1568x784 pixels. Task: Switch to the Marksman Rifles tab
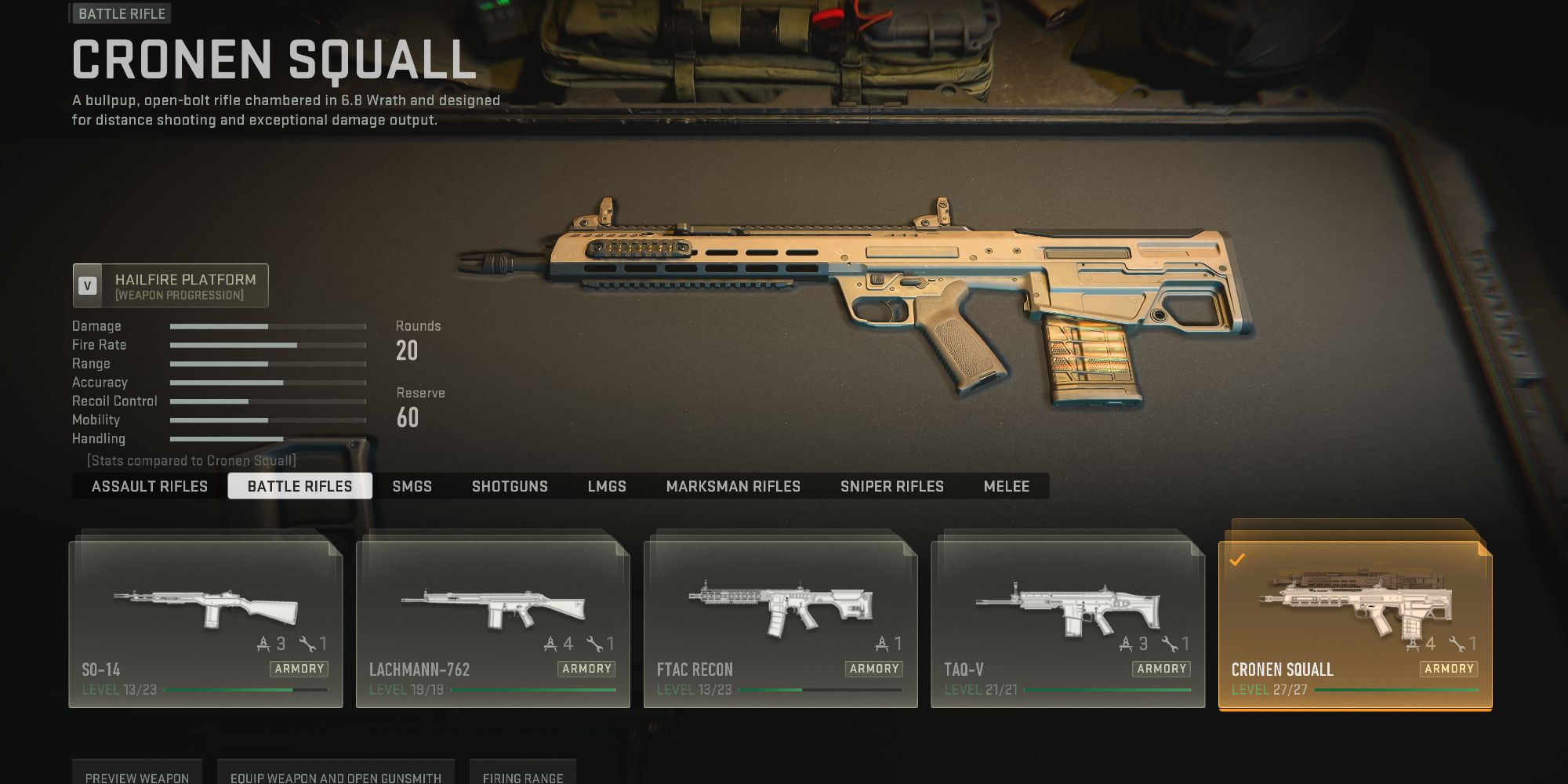(733, 486)
